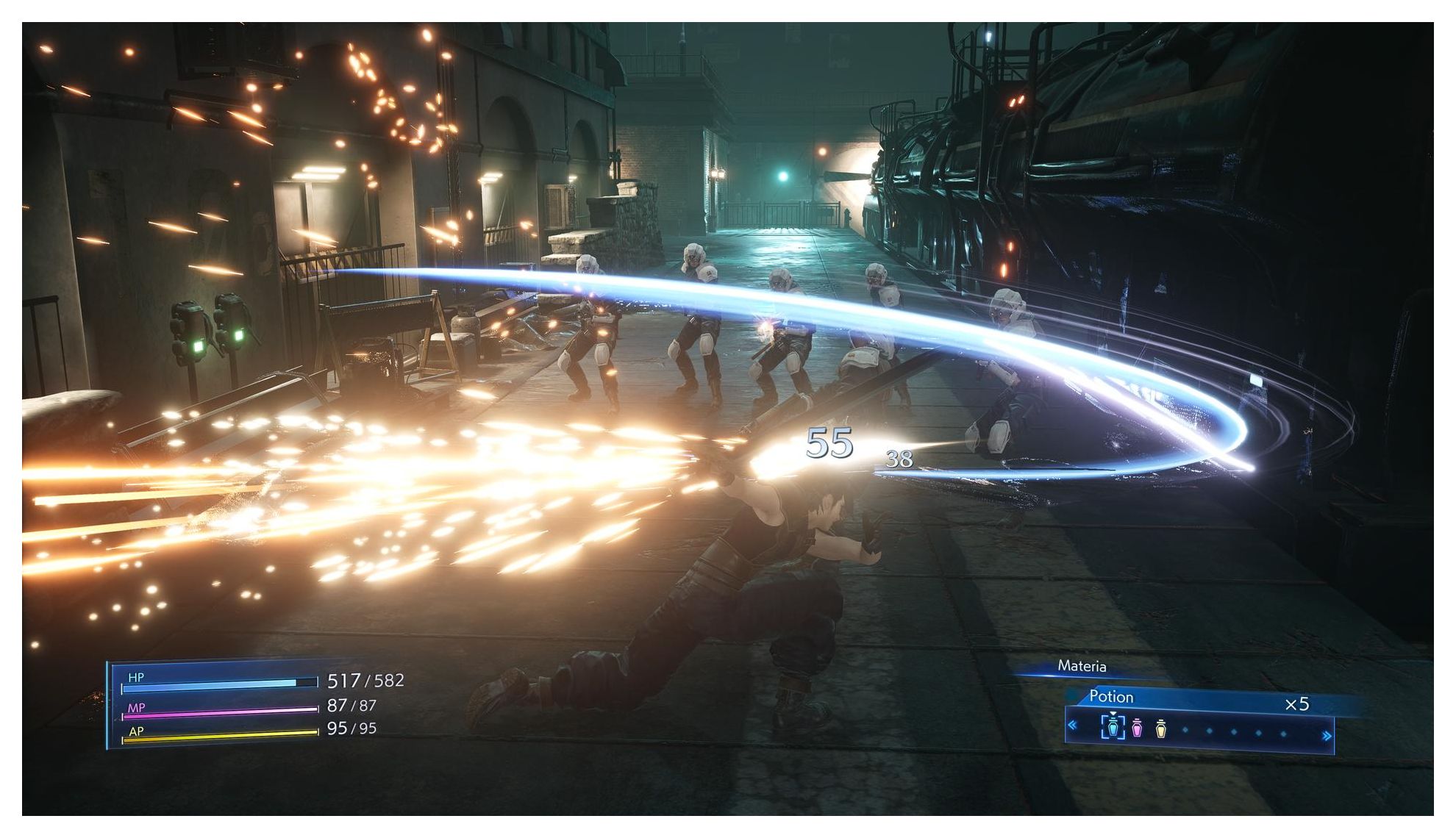Select the blue Potion item
1456x838 pixels.
pos(1113,728)
